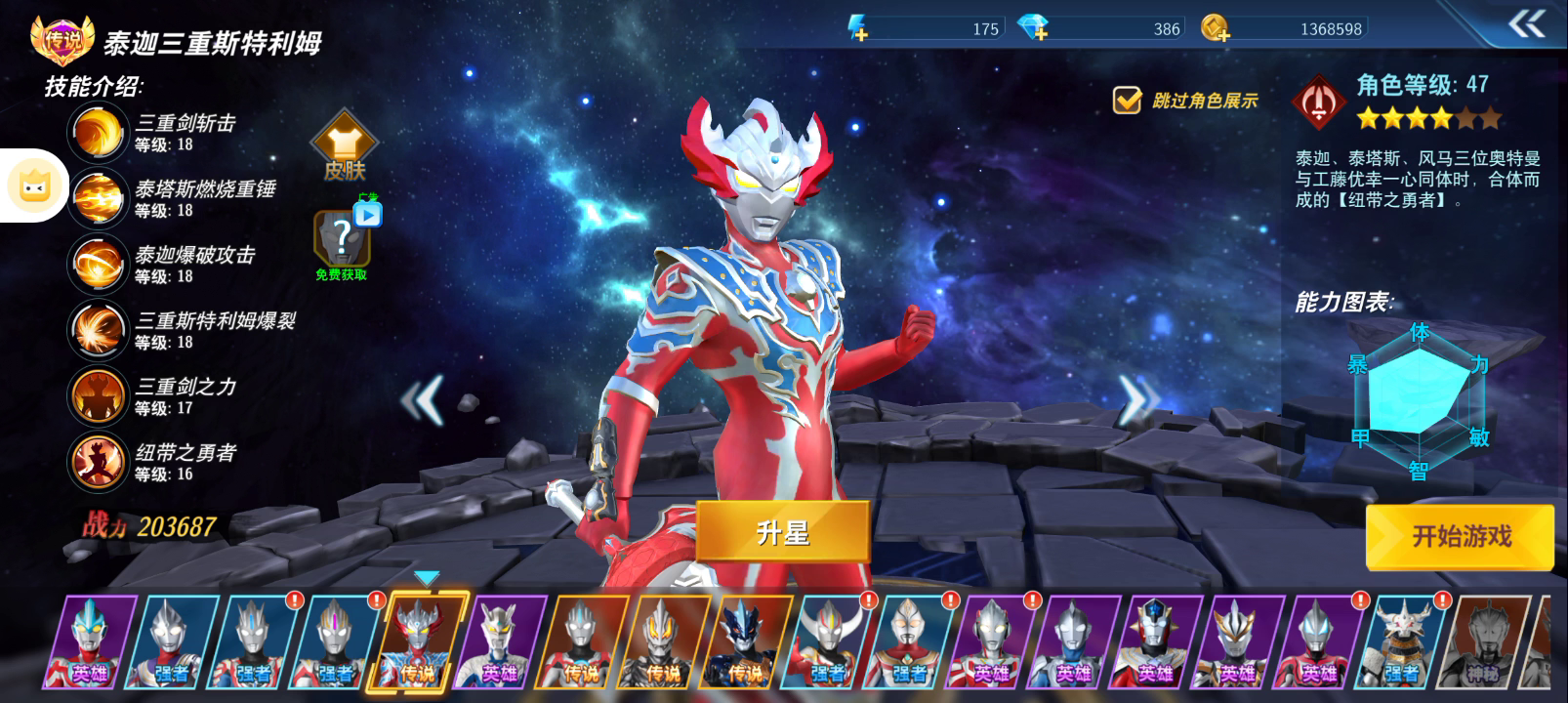The height and width of the screenshot is (703, 1568).
Task: Open the 能力图表 ability radar chart
Action: (1419, 402)
